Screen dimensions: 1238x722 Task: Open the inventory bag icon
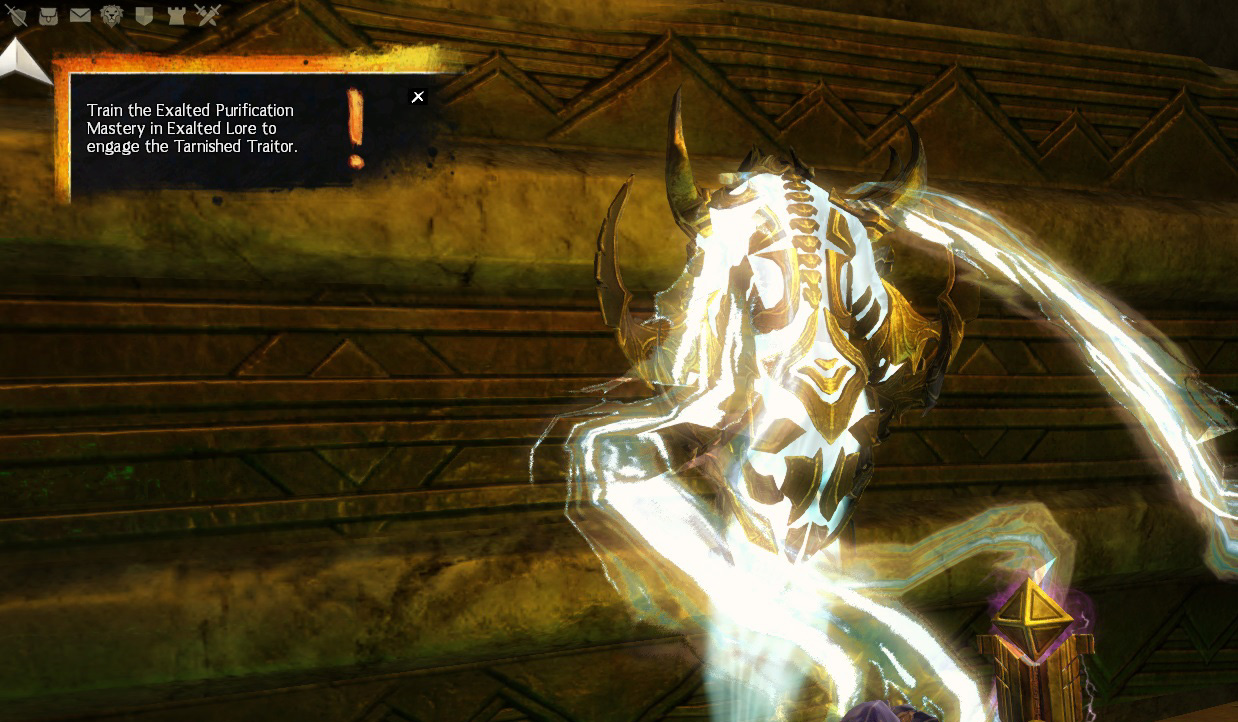click(48, 15)
